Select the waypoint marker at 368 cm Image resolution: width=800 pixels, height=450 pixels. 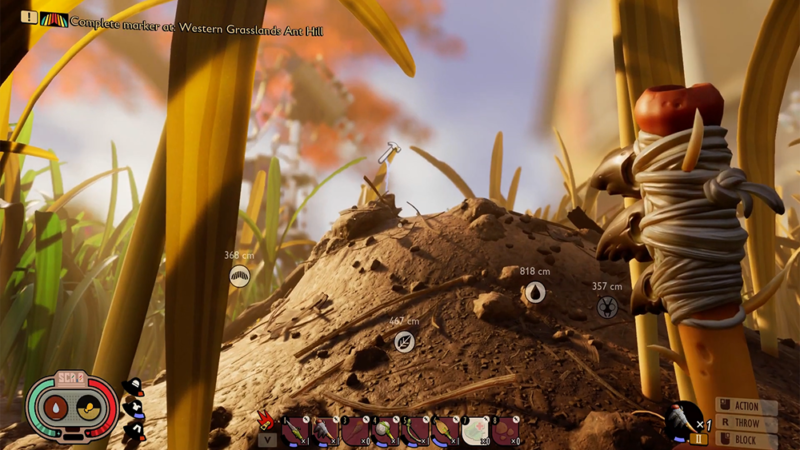[239, 276]
